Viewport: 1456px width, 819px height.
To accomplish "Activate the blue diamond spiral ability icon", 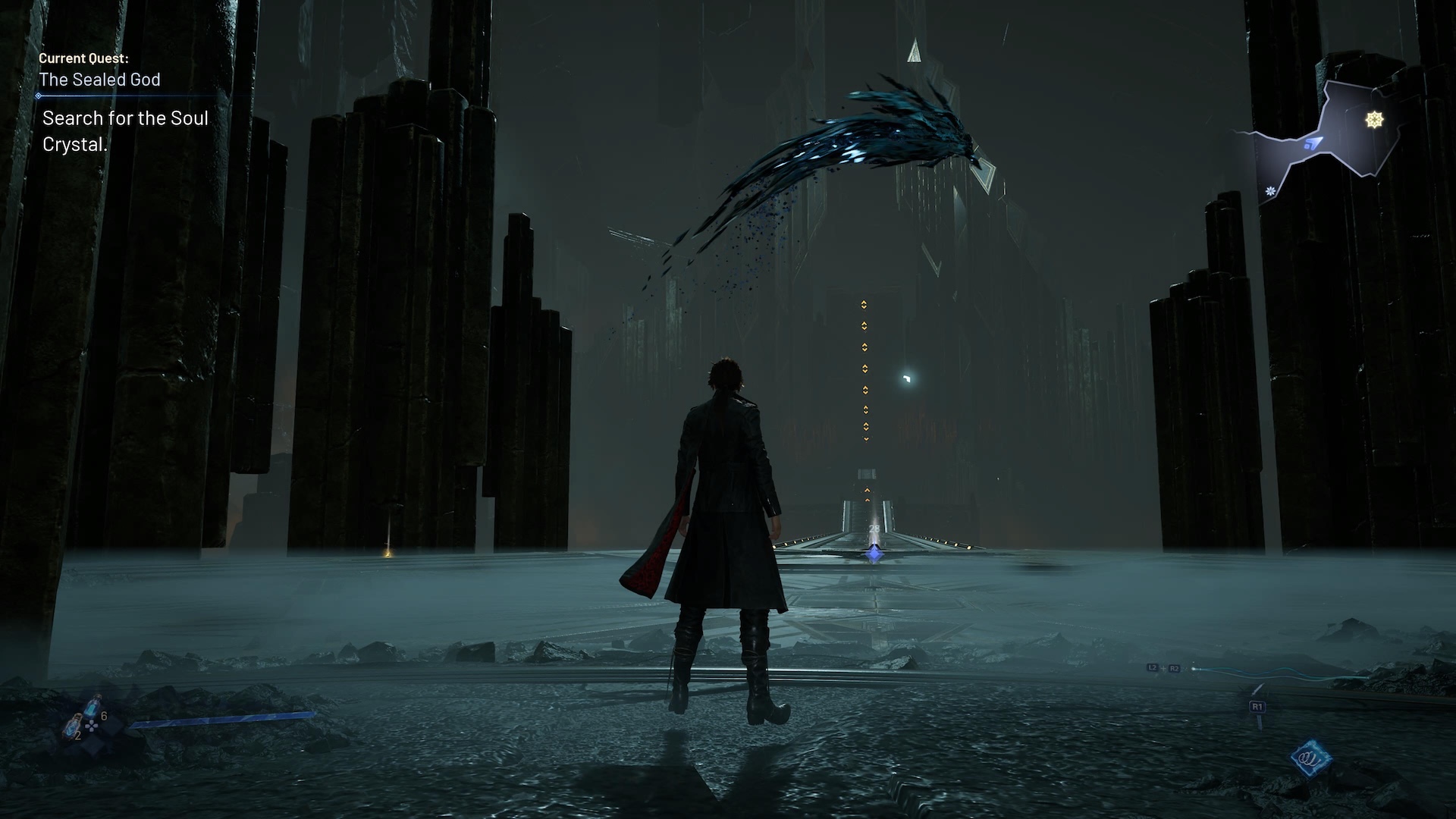I will coord(1312,758).
